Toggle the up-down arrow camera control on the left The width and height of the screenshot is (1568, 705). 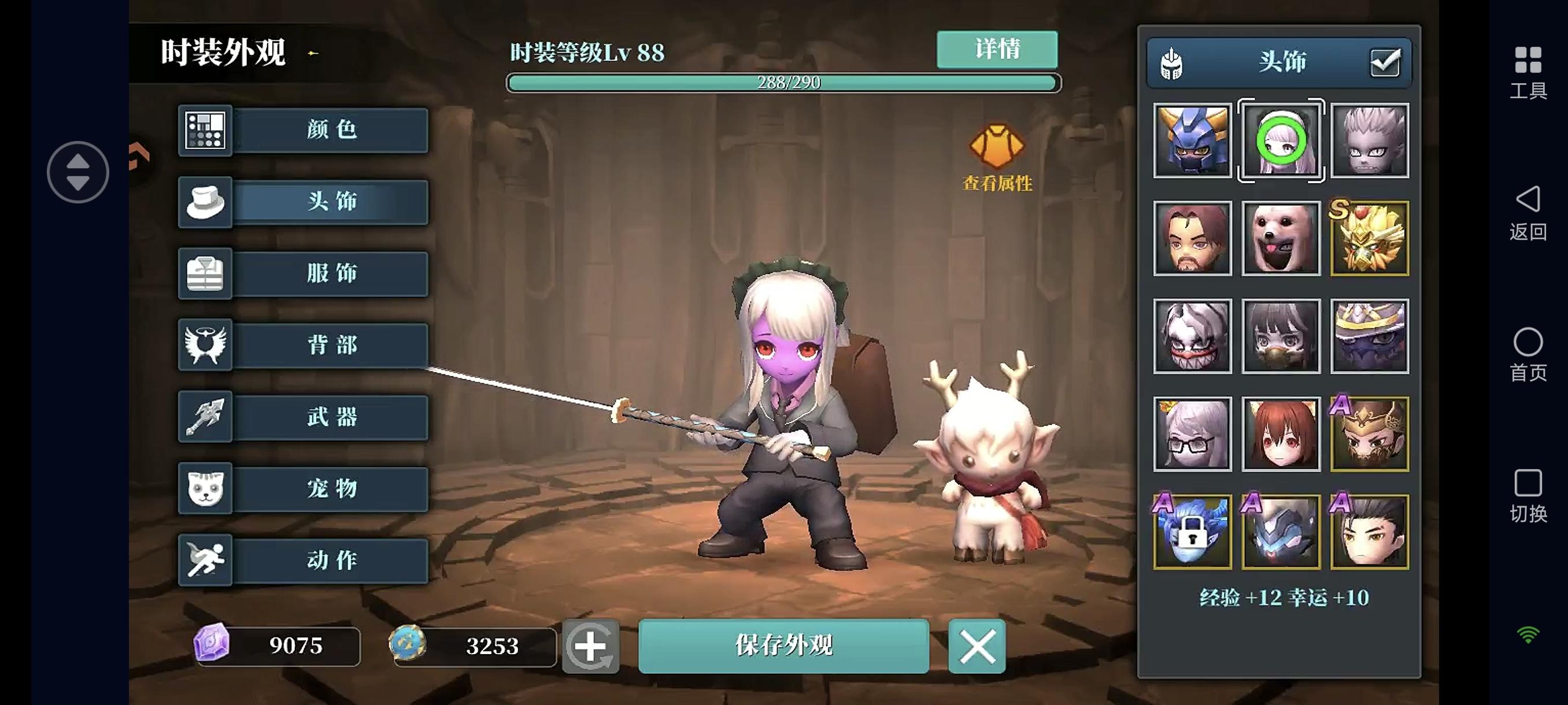pyautogui.click(x=77, y=172)
